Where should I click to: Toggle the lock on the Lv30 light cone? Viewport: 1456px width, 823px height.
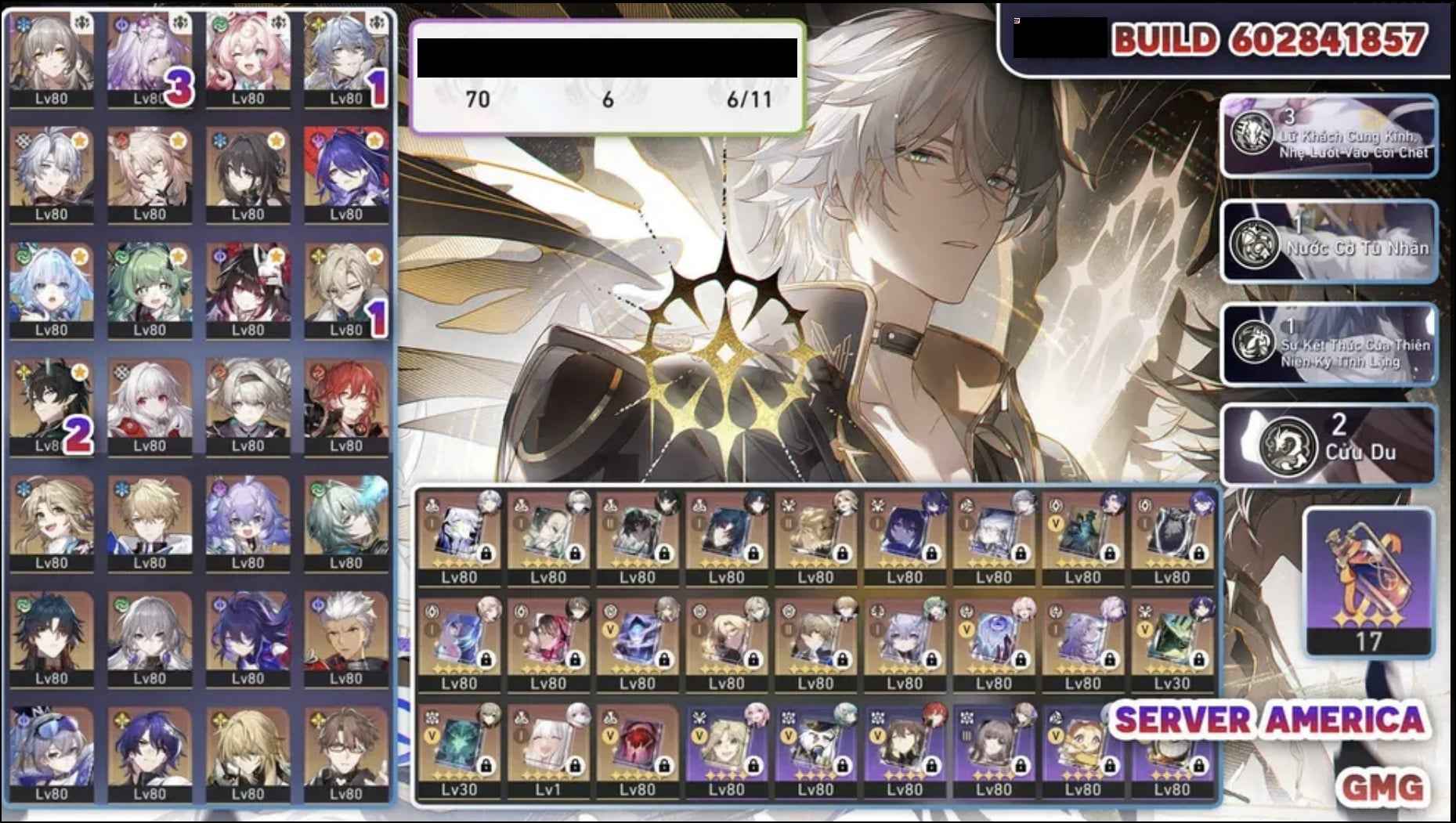[486, 766]
